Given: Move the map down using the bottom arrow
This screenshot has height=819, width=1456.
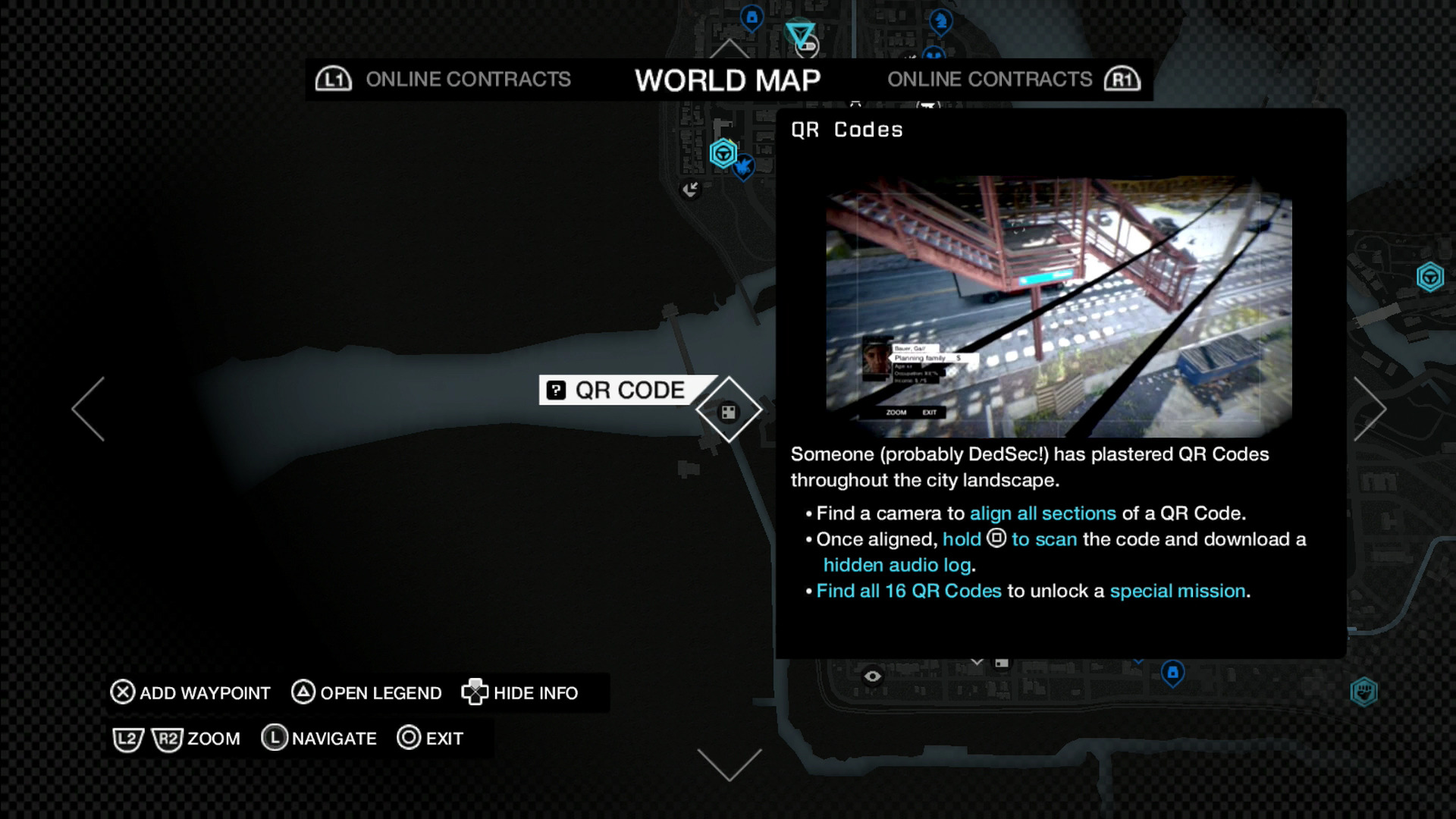Looking at the screenshot, I should (729, 764).
